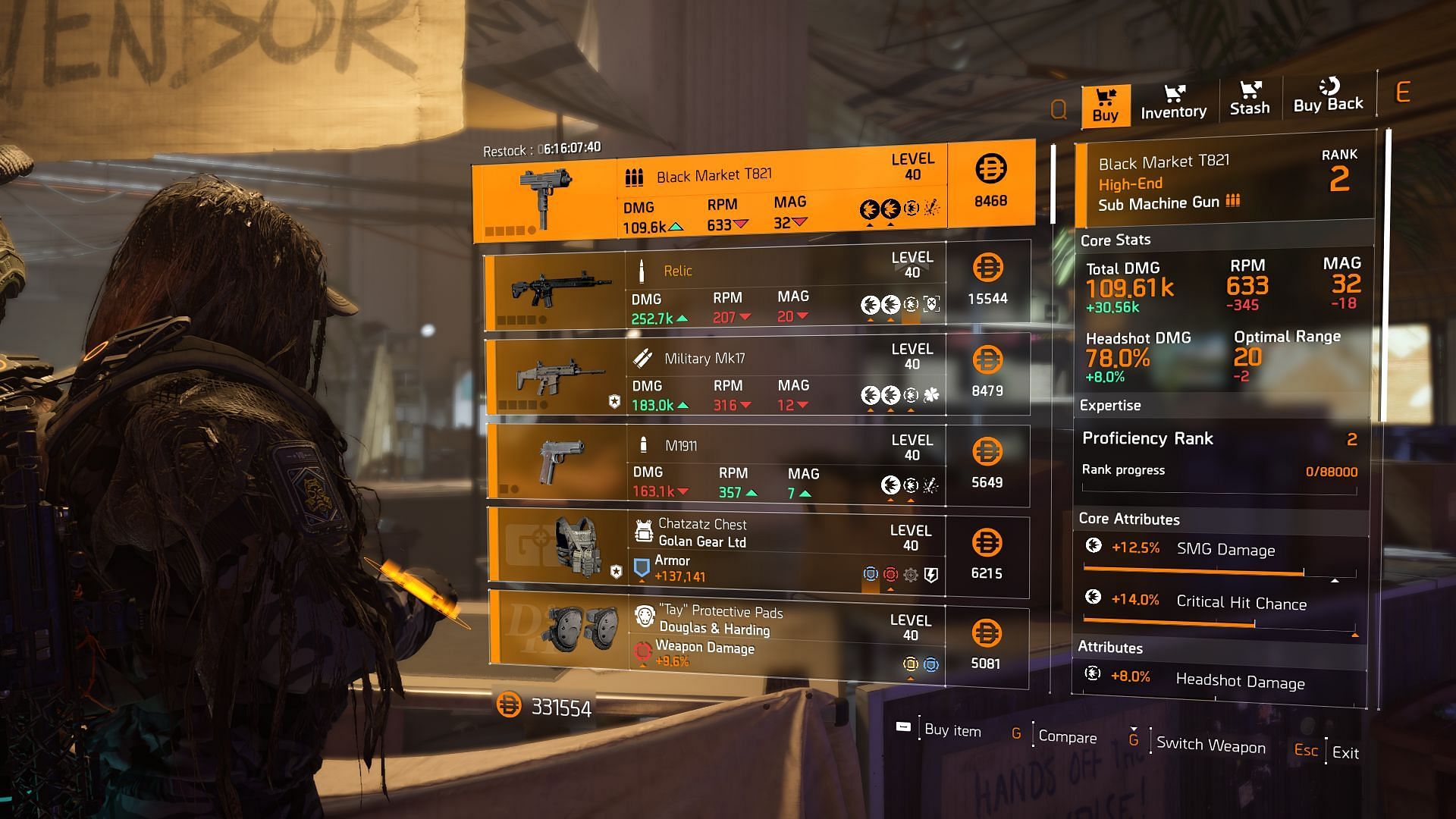The height and width of the screenshot is (819, 1456).
Task: Click the Buy item prompt
Action: [952, 730]
